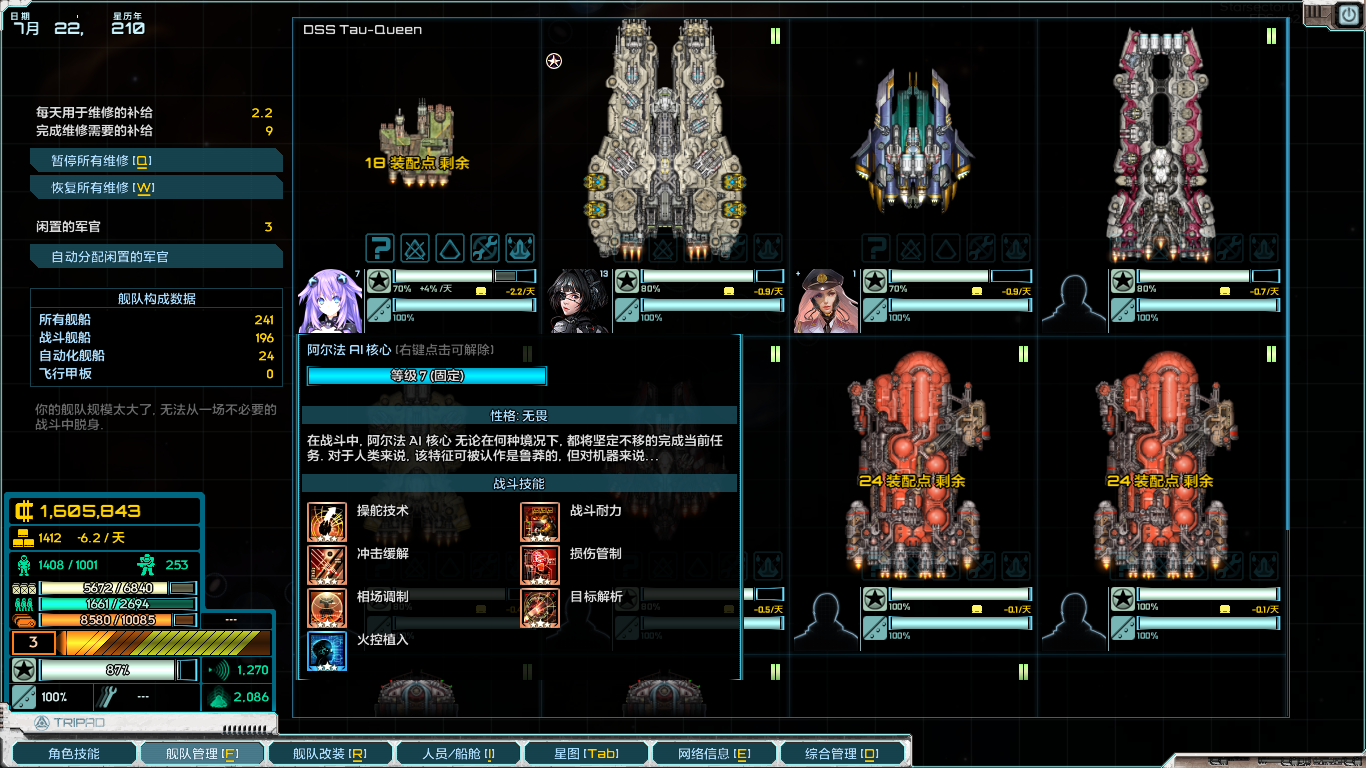Viewport: 1366px width, 768px height.
Task: Select the small ship with 18 装配点
Action: (x=417, y=142)
